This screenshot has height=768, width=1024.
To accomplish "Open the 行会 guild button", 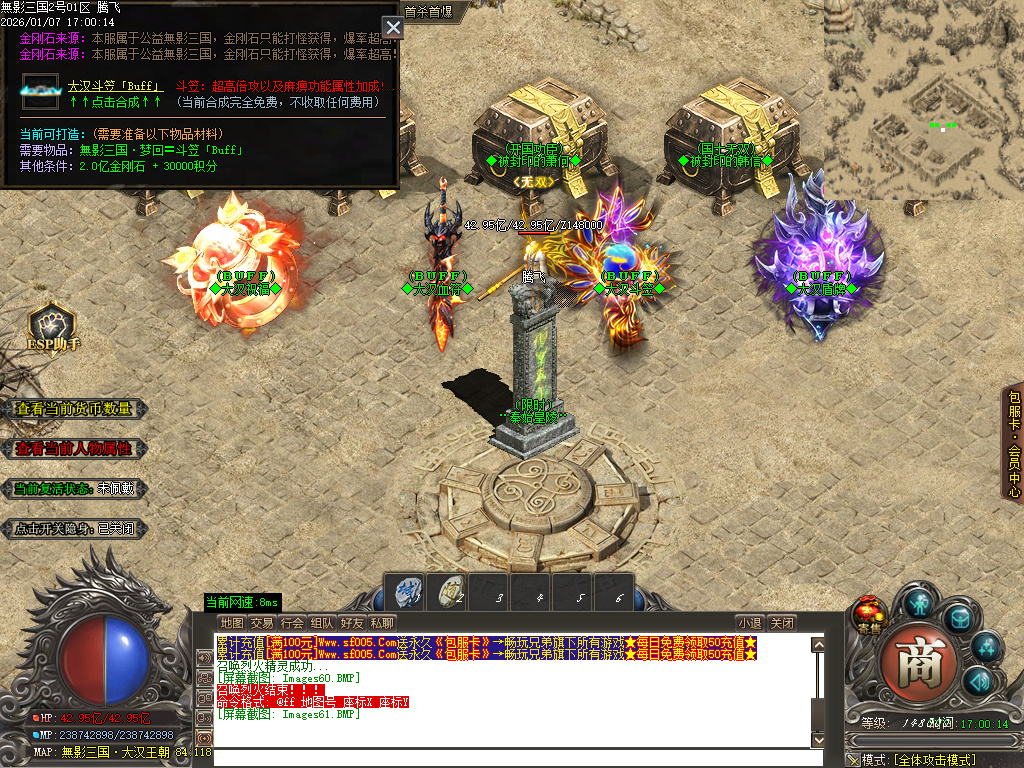I will pyautogui.click(x=292, y=623).
